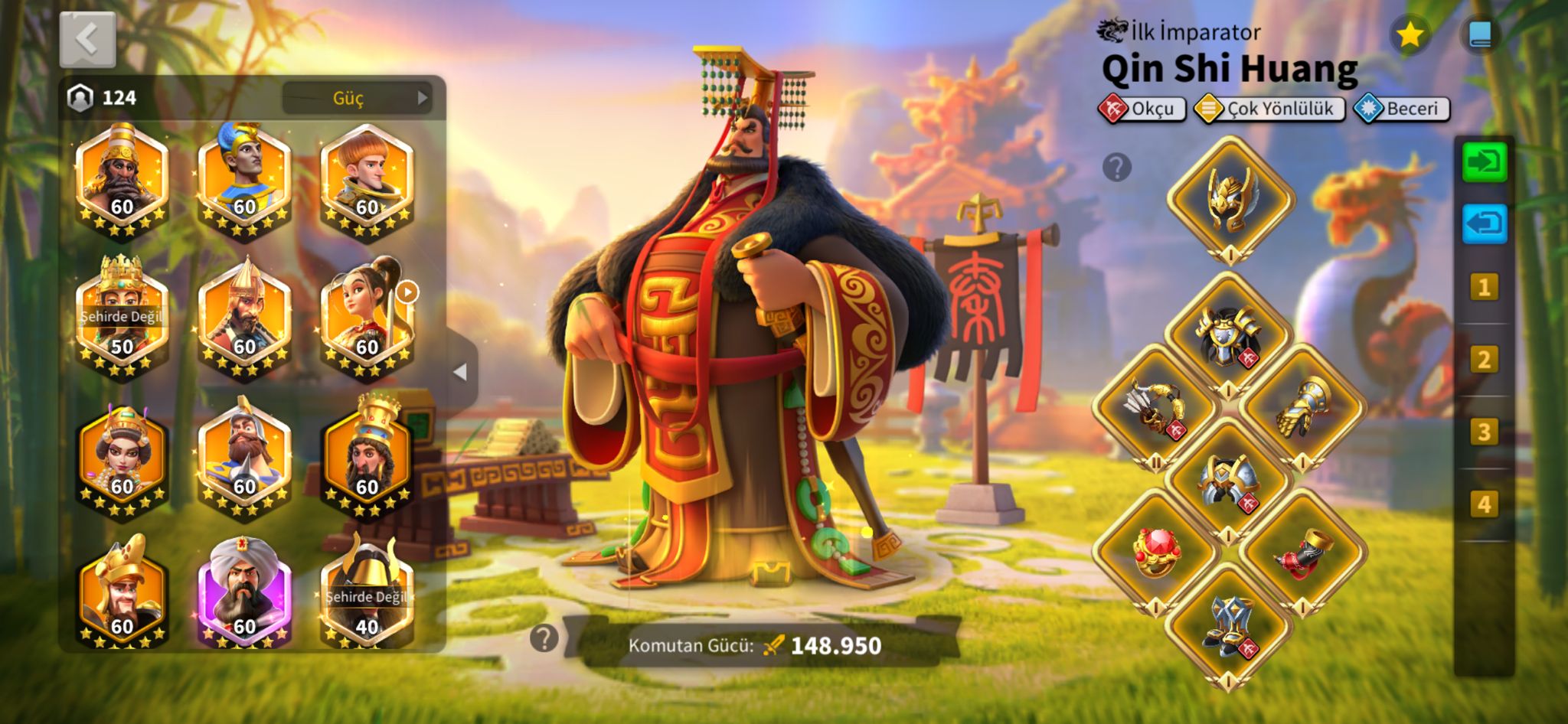
Task: Select the purple turbaned commander portrait
Action: click(x=244, y=591)
